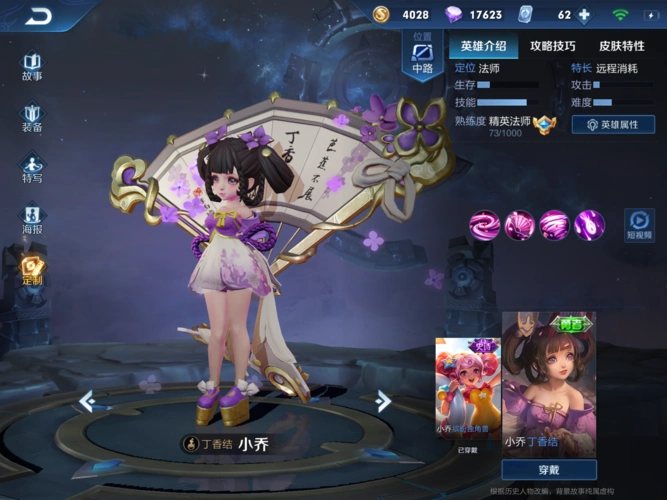Viewport: 667px width, 500px height.
Task: Show the next skin with right arrow
Action: [383, 401]
